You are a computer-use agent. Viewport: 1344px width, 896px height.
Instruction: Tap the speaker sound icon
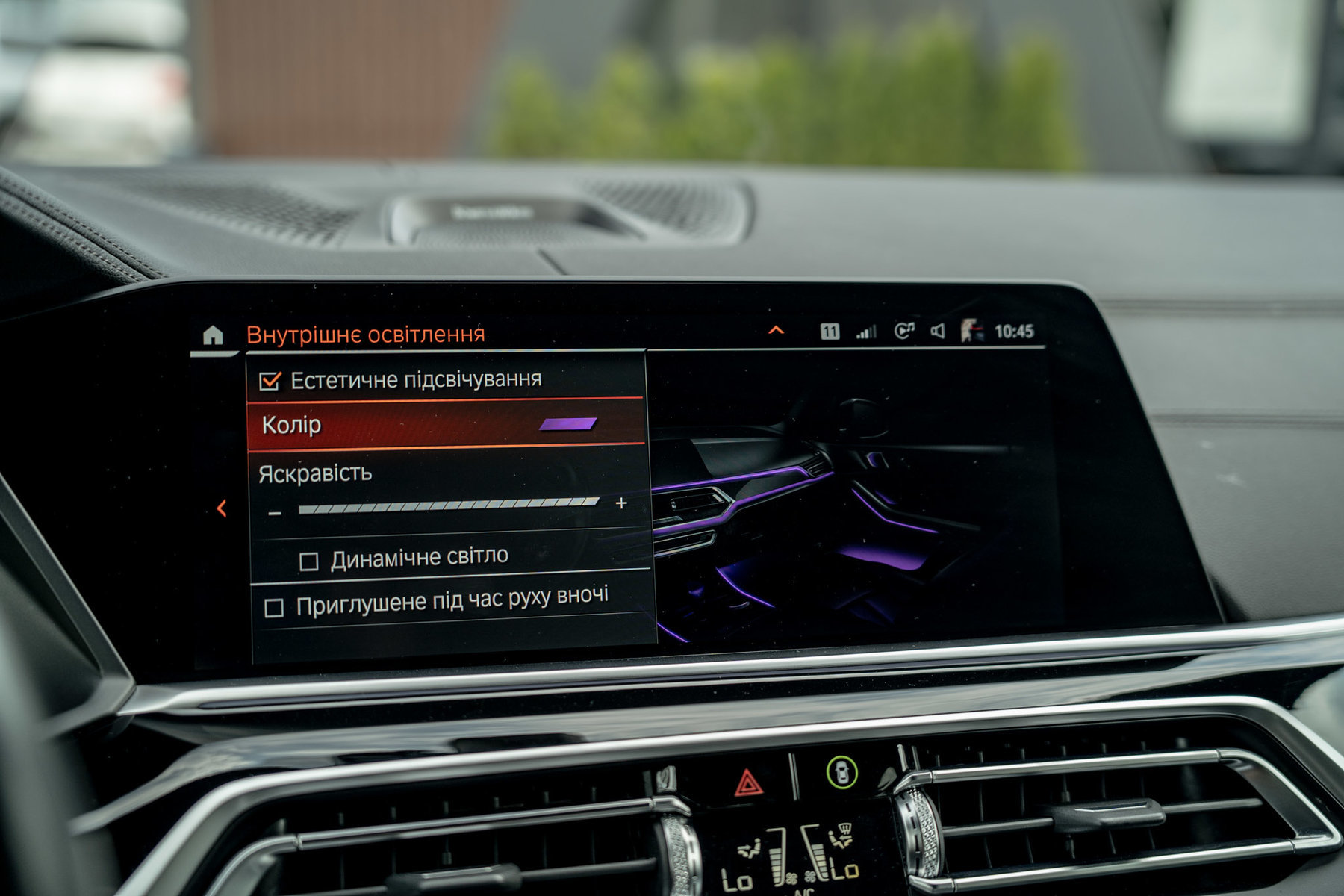[x=938, y=331]
